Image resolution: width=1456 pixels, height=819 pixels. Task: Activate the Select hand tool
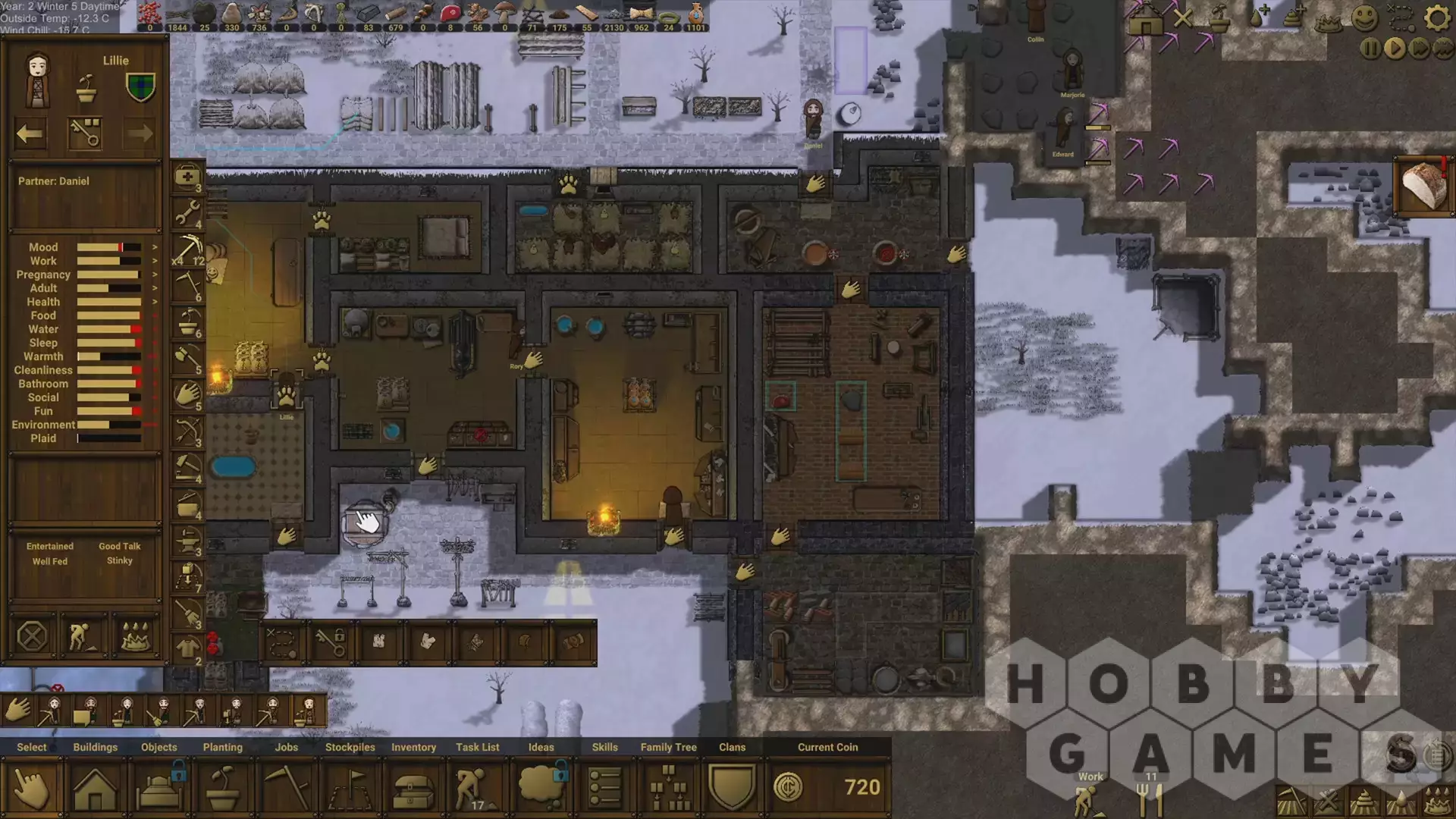(32, 789)
